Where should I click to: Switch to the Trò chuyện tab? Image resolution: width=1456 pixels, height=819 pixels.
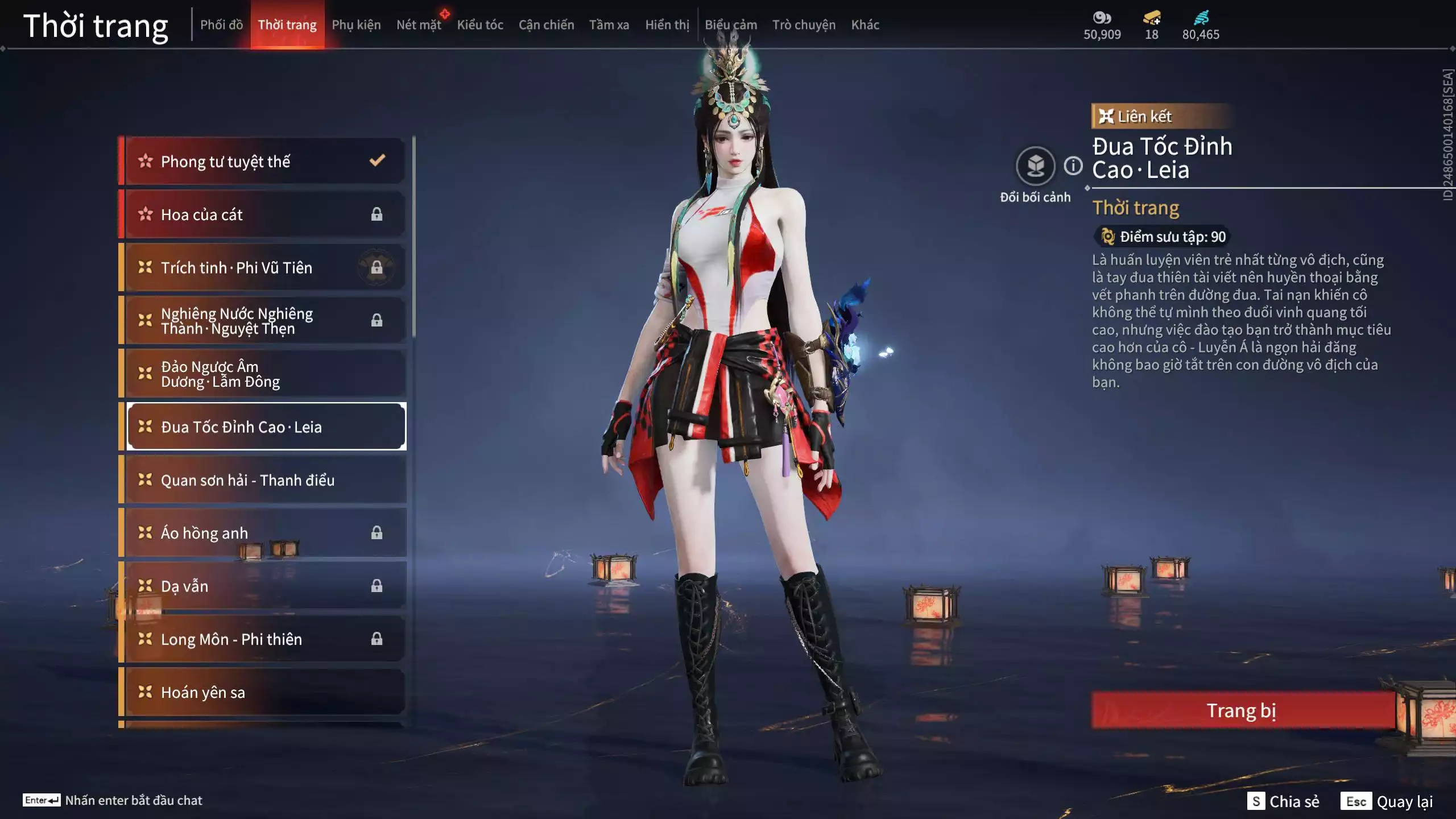pyautogui.click(x=804, y=25)
